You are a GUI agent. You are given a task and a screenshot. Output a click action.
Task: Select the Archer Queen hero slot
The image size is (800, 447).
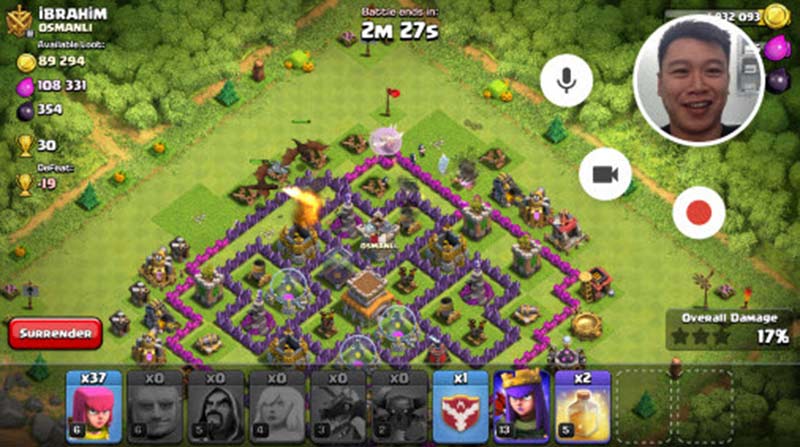coord(521,406)
